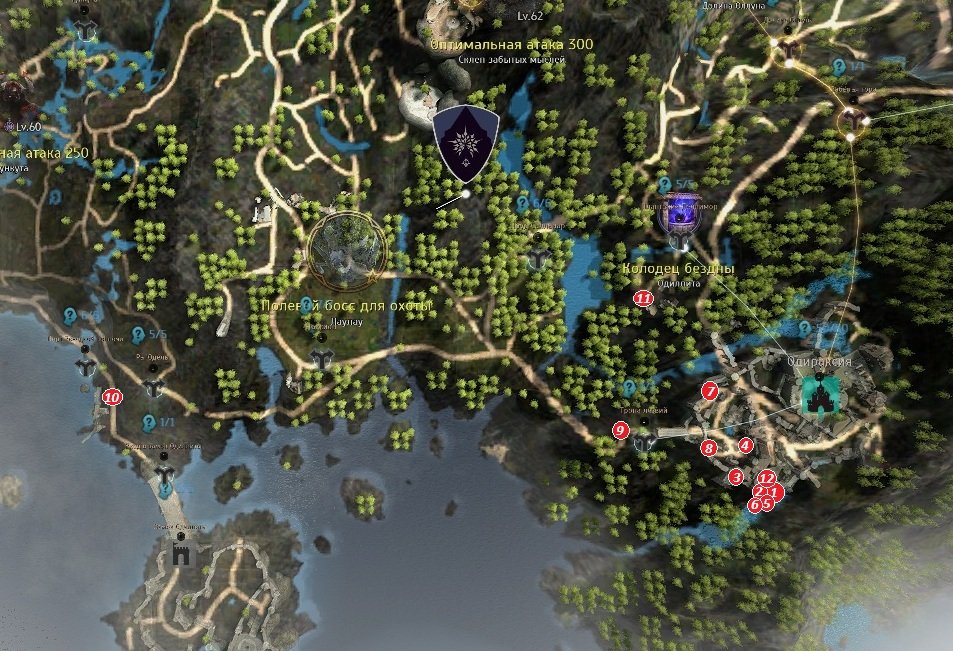
Task: Select the golden-ringed node in the northeast
Action: (x=852, y=122)
